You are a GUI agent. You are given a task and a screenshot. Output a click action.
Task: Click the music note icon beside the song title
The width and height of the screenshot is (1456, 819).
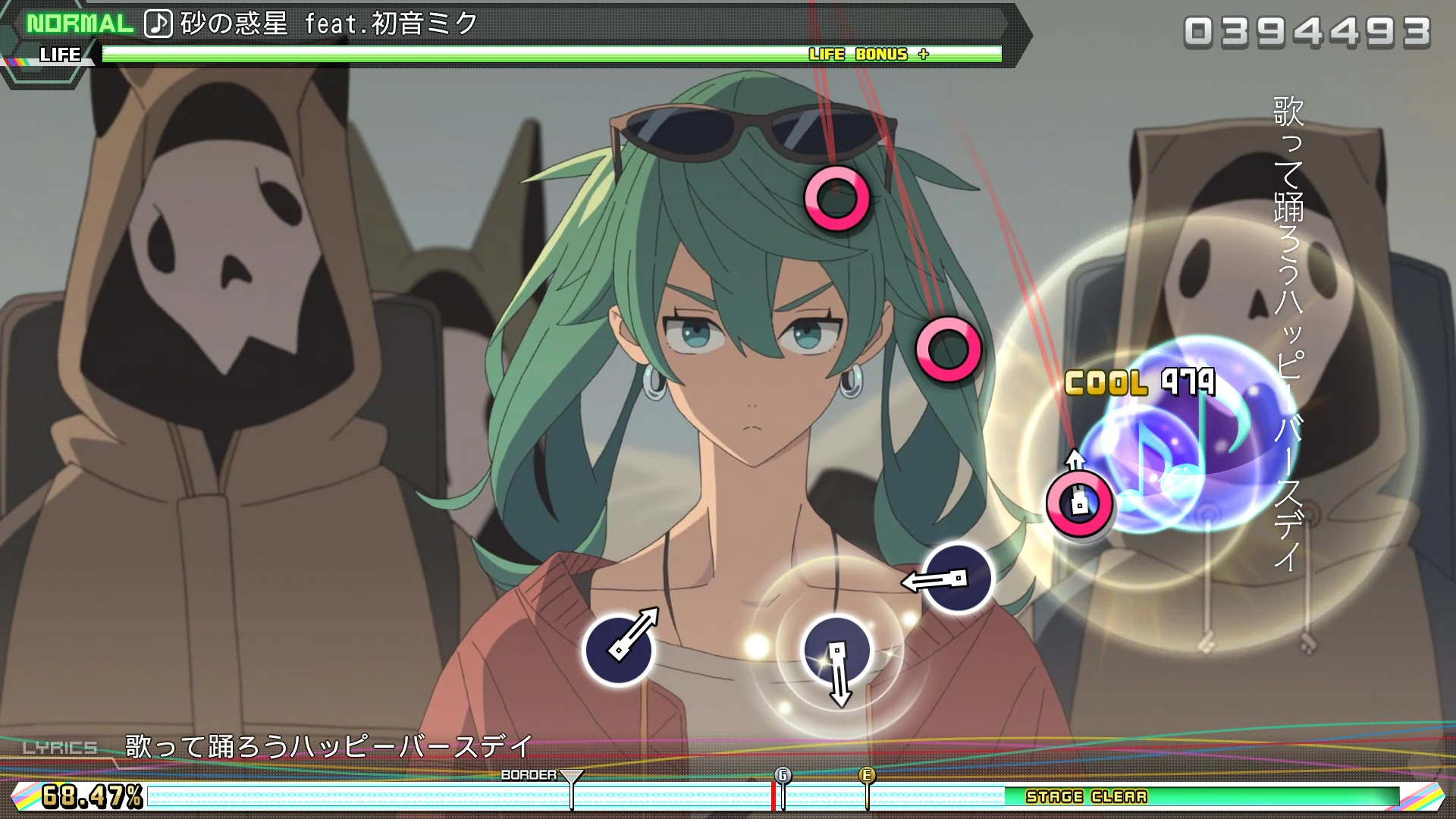[158, 22]
